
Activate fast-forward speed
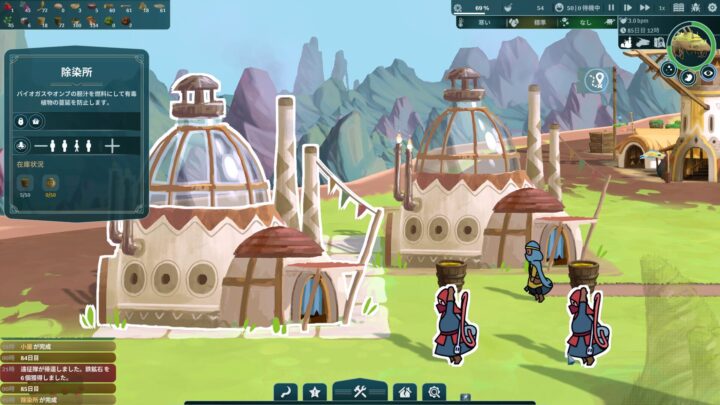point(644,7)
